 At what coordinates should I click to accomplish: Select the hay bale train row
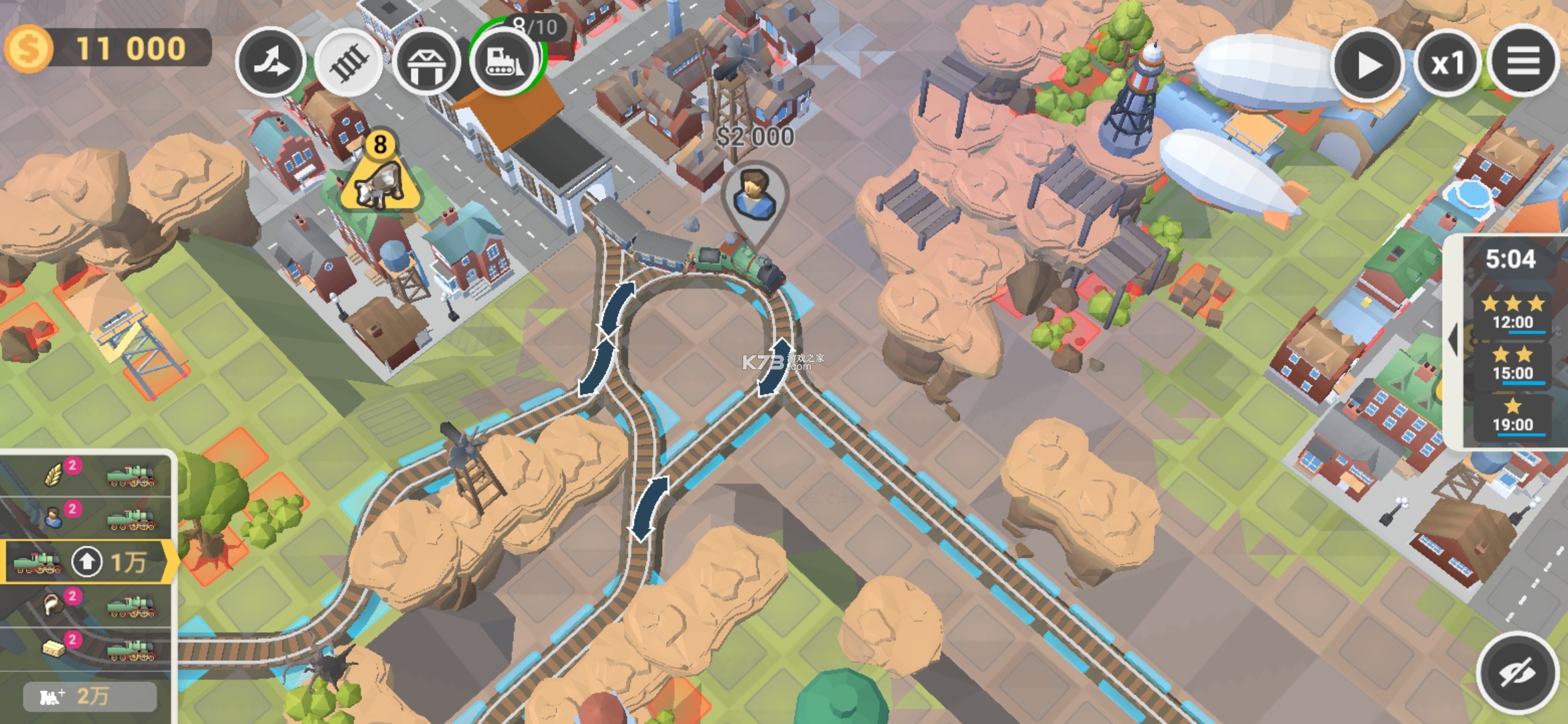click(x=87, y=648)
